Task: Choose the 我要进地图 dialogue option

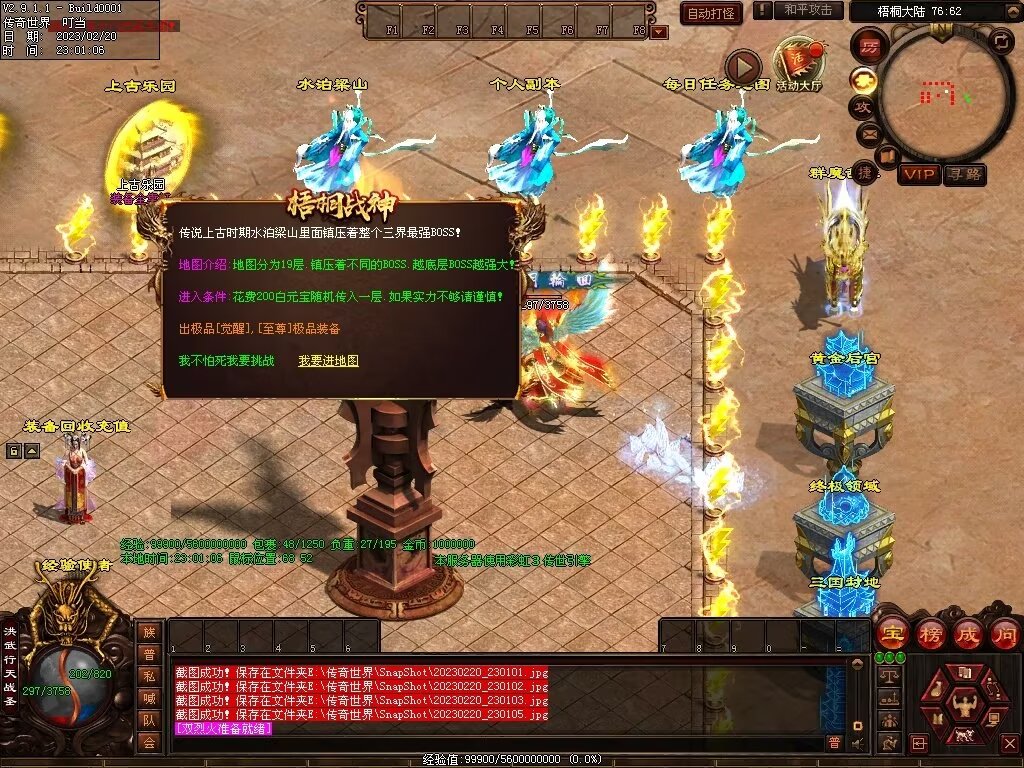Action: point(328,361)
